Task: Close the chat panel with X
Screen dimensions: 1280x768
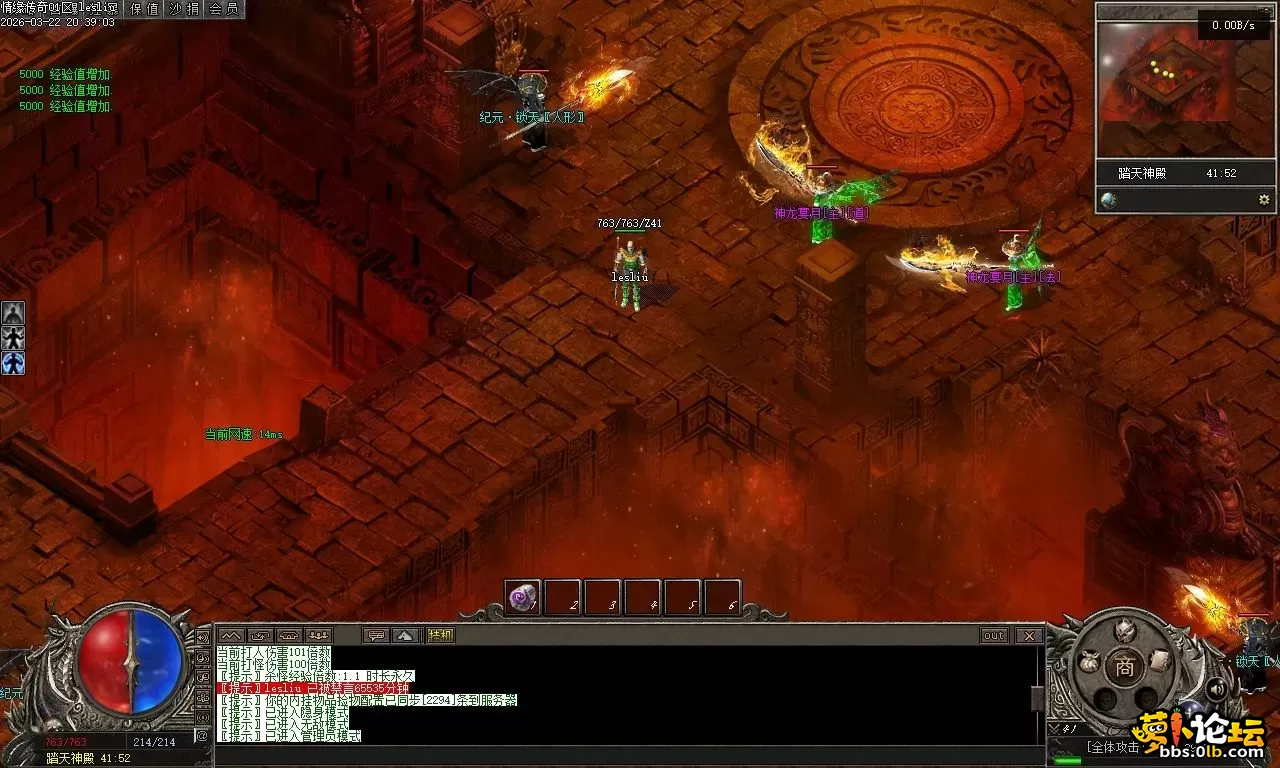Action: (1028, 635)
